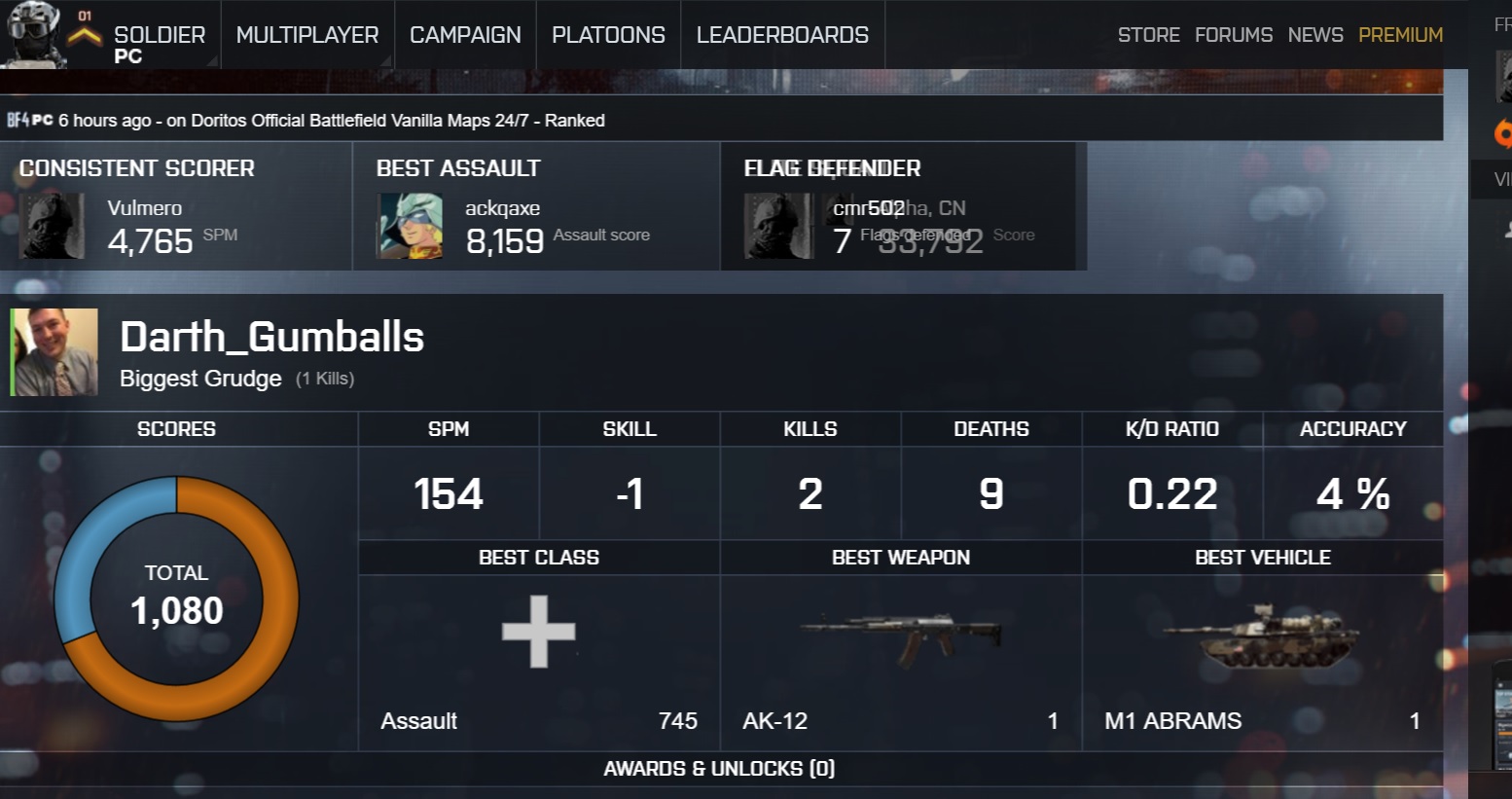
Task: Click Darth_Gumballs profile photo
Action: point(55,352)
